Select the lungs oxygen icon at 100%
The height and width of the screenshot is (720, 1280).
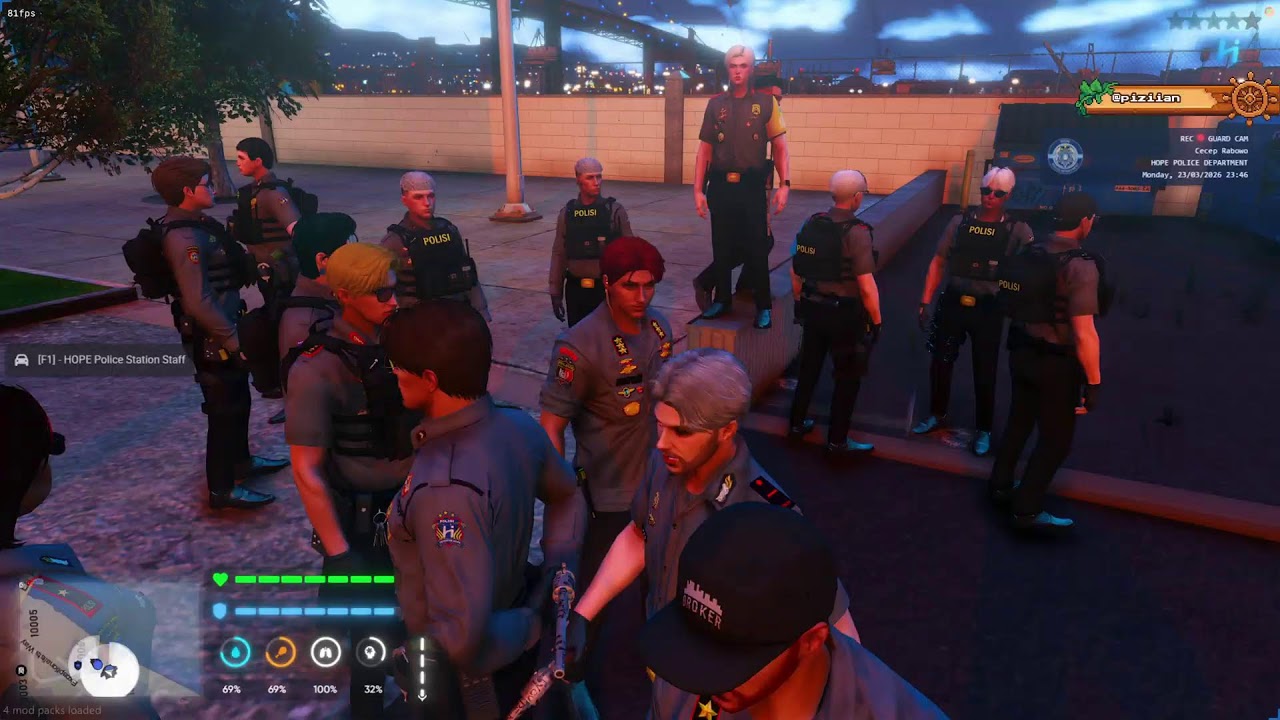(327, 652)
